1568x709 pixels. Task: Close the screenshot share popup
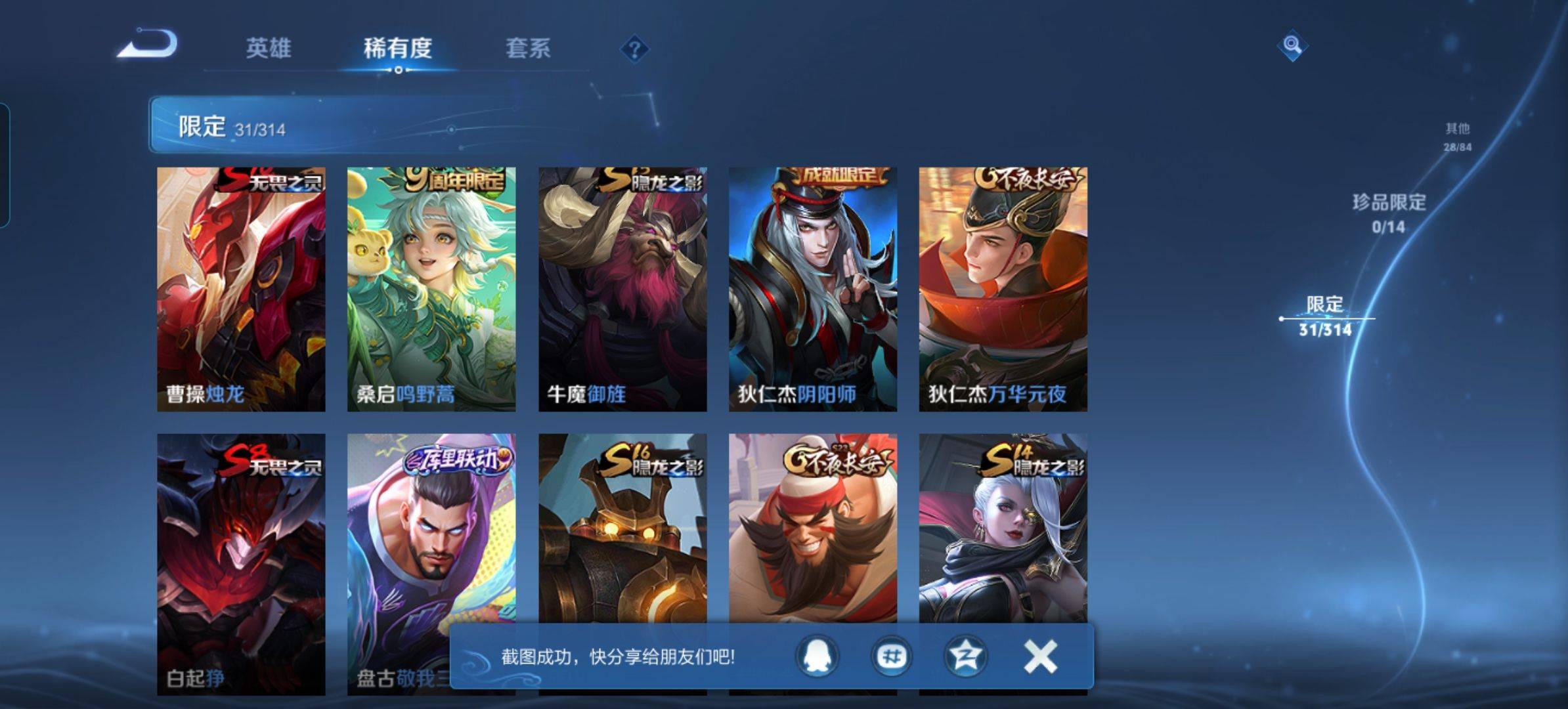tap(1040, 656)
